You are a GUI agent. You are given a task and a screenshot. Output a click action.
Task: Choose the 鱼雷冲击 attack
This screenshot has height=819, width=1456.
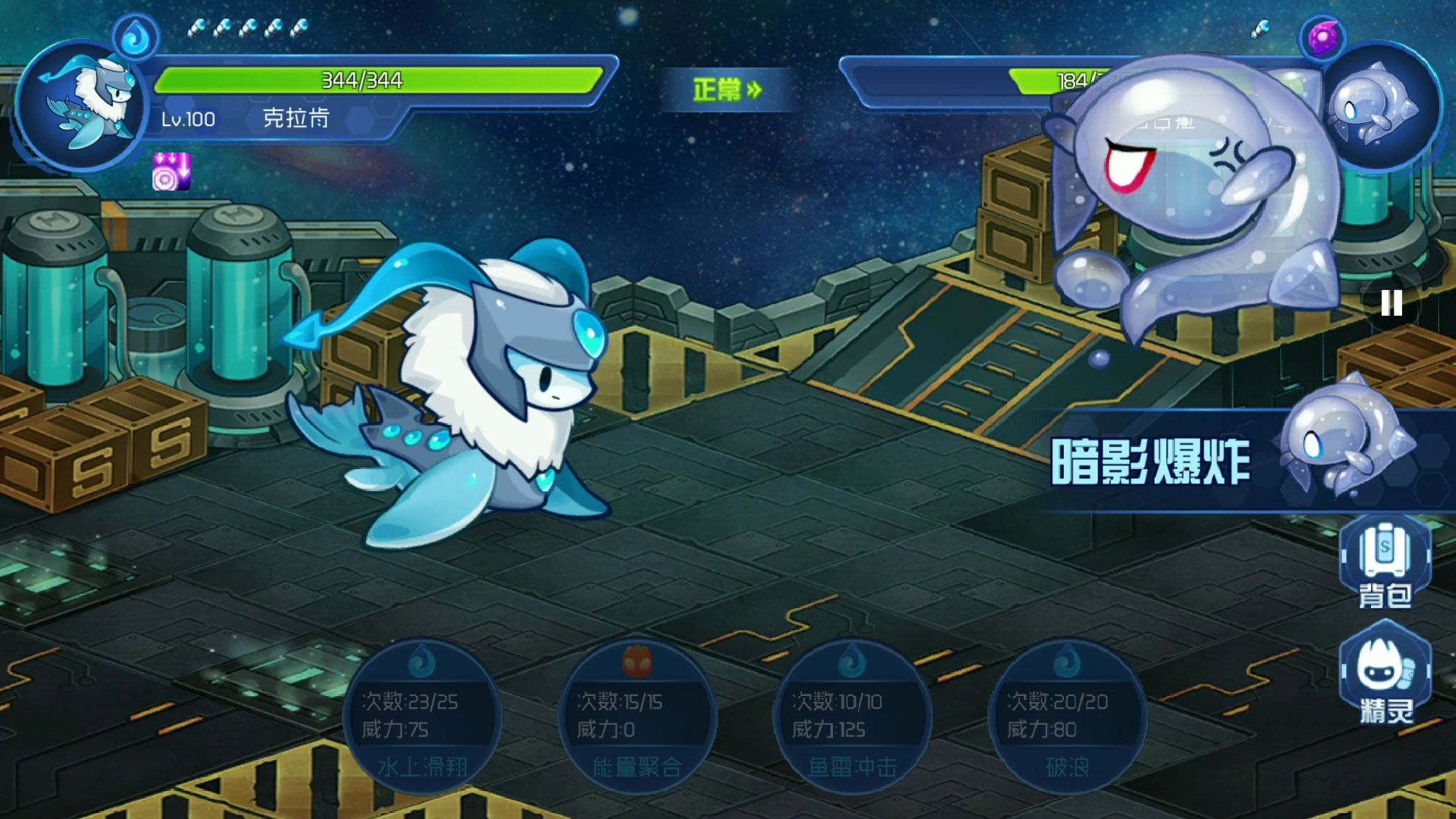click(x=852, y=717)
